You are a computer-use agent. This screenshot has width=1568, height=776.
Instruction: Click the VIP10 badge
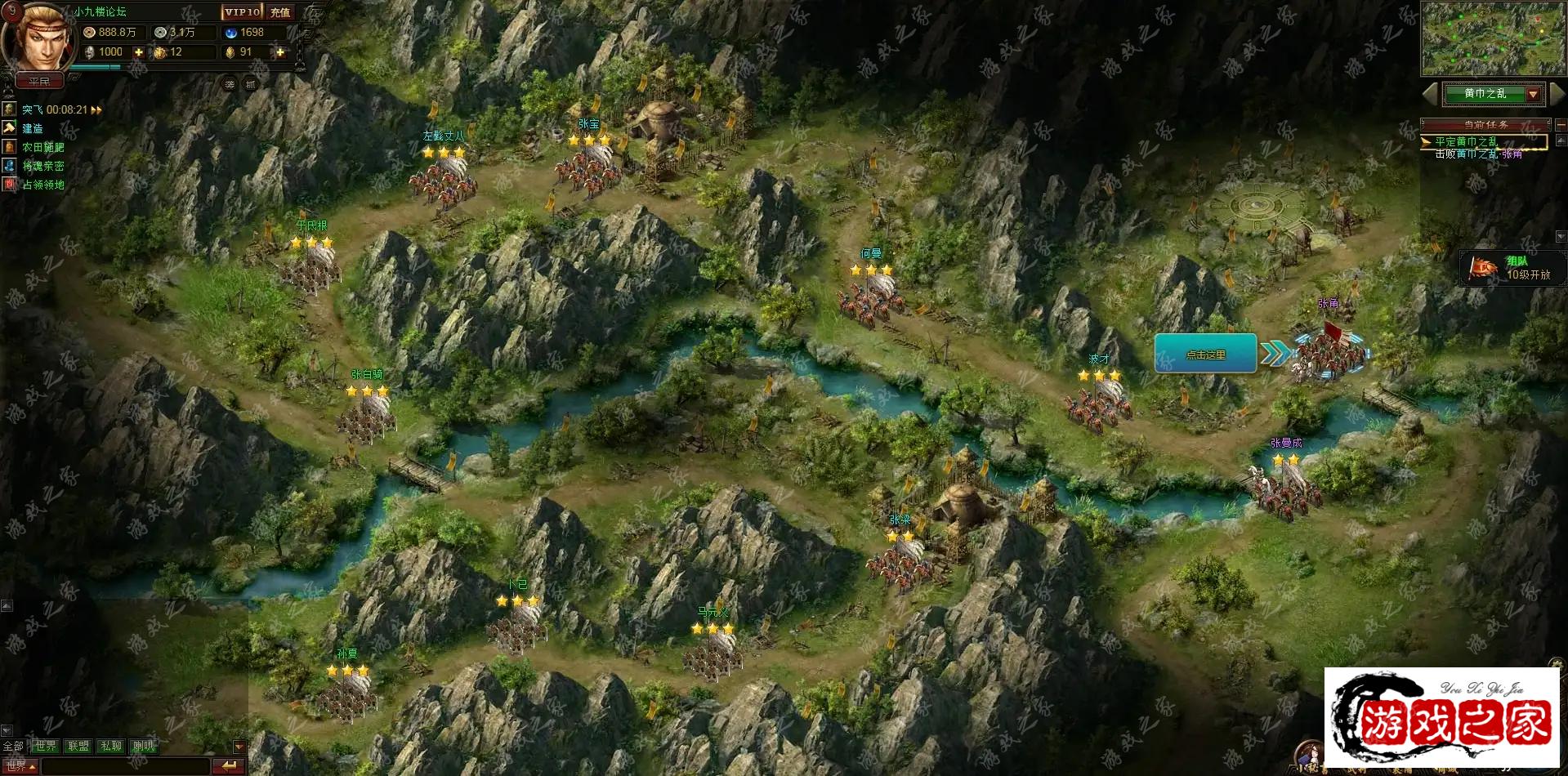(242, 12)
